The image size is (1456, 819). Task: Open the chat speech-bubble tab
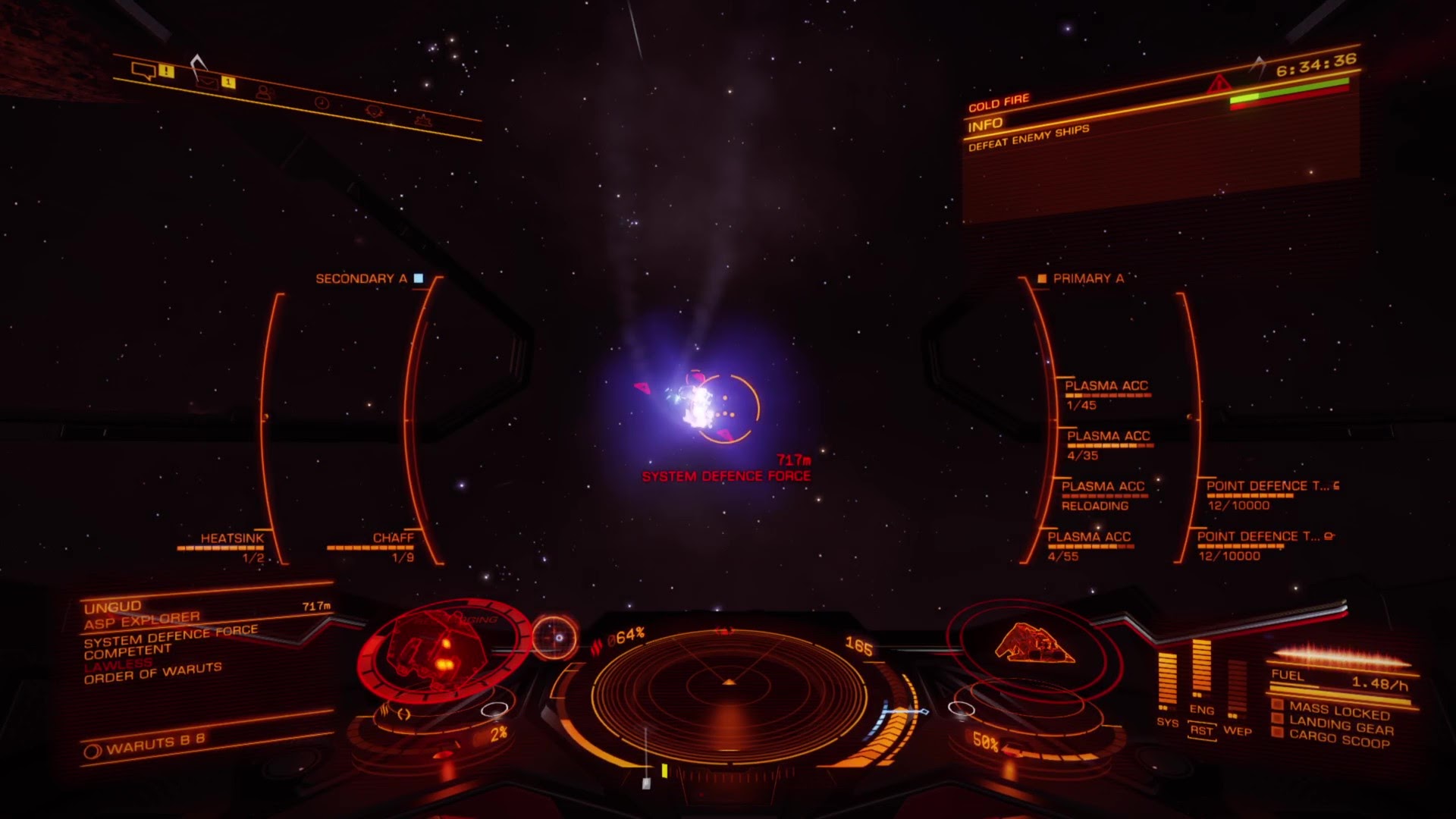tap(143, 71)
